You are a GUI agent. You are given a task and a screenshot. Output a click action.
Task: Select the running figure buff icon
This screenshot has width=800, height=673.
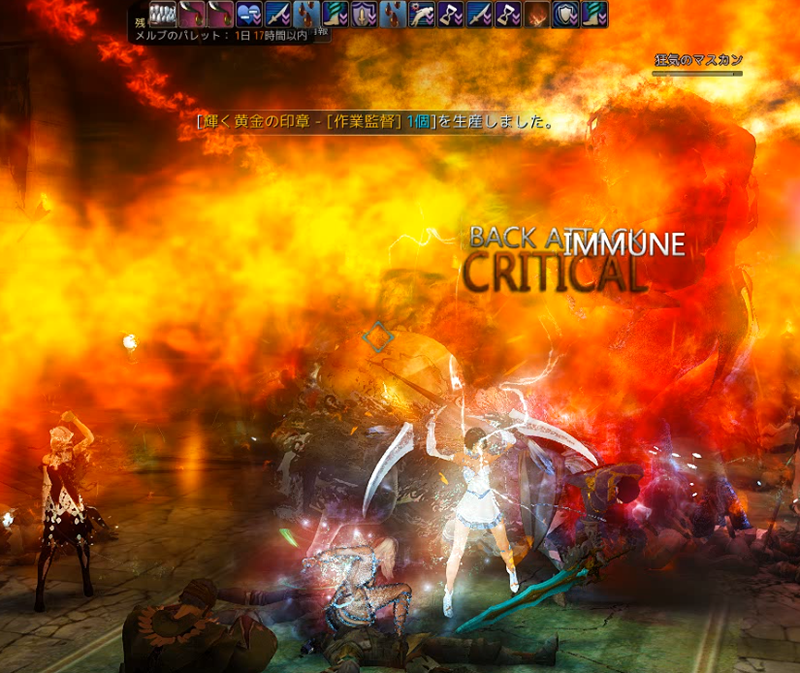coord(422,14)
